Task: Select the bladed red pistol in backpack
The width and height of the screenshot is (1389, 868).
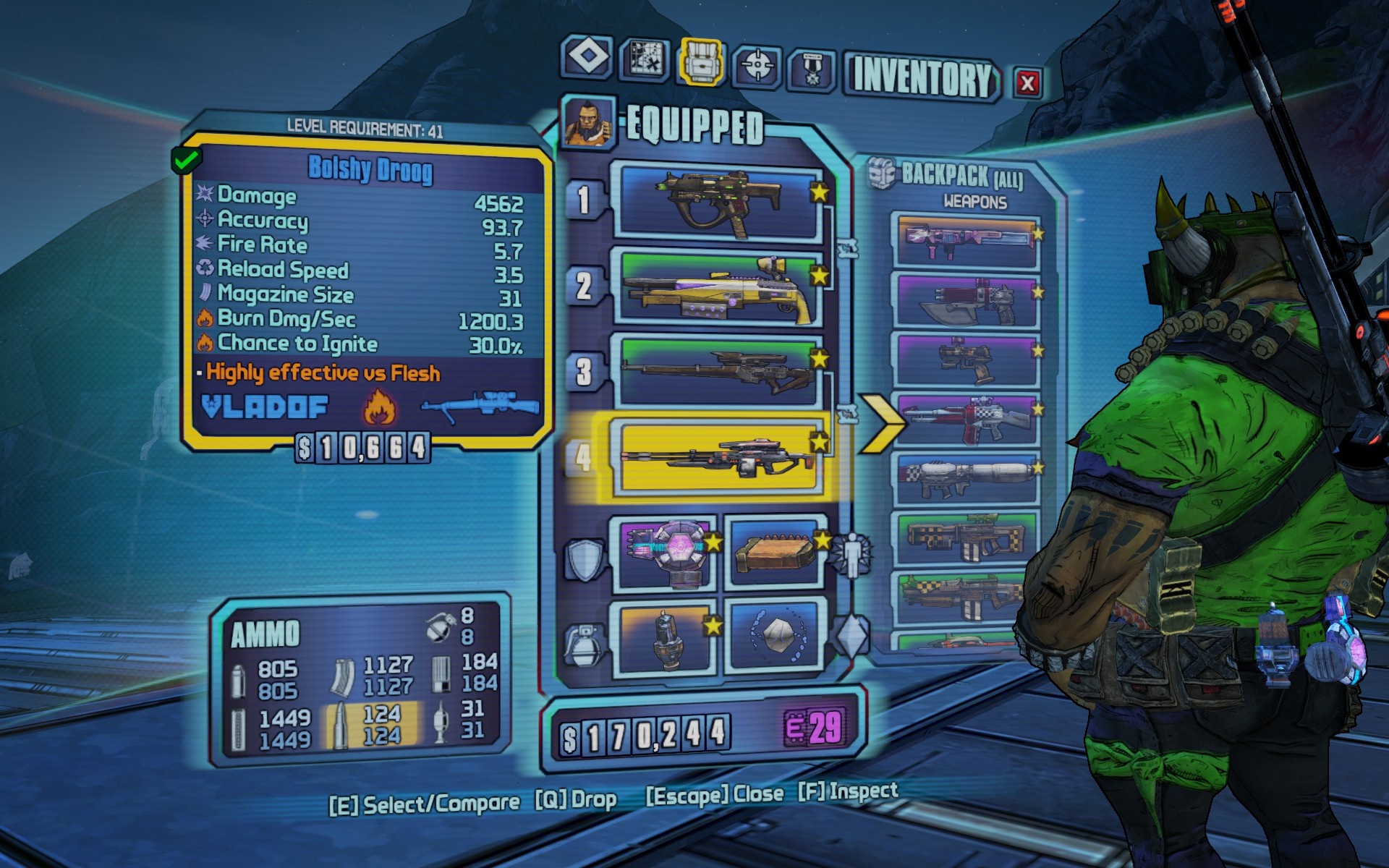Action: click(x=967, y=300)
